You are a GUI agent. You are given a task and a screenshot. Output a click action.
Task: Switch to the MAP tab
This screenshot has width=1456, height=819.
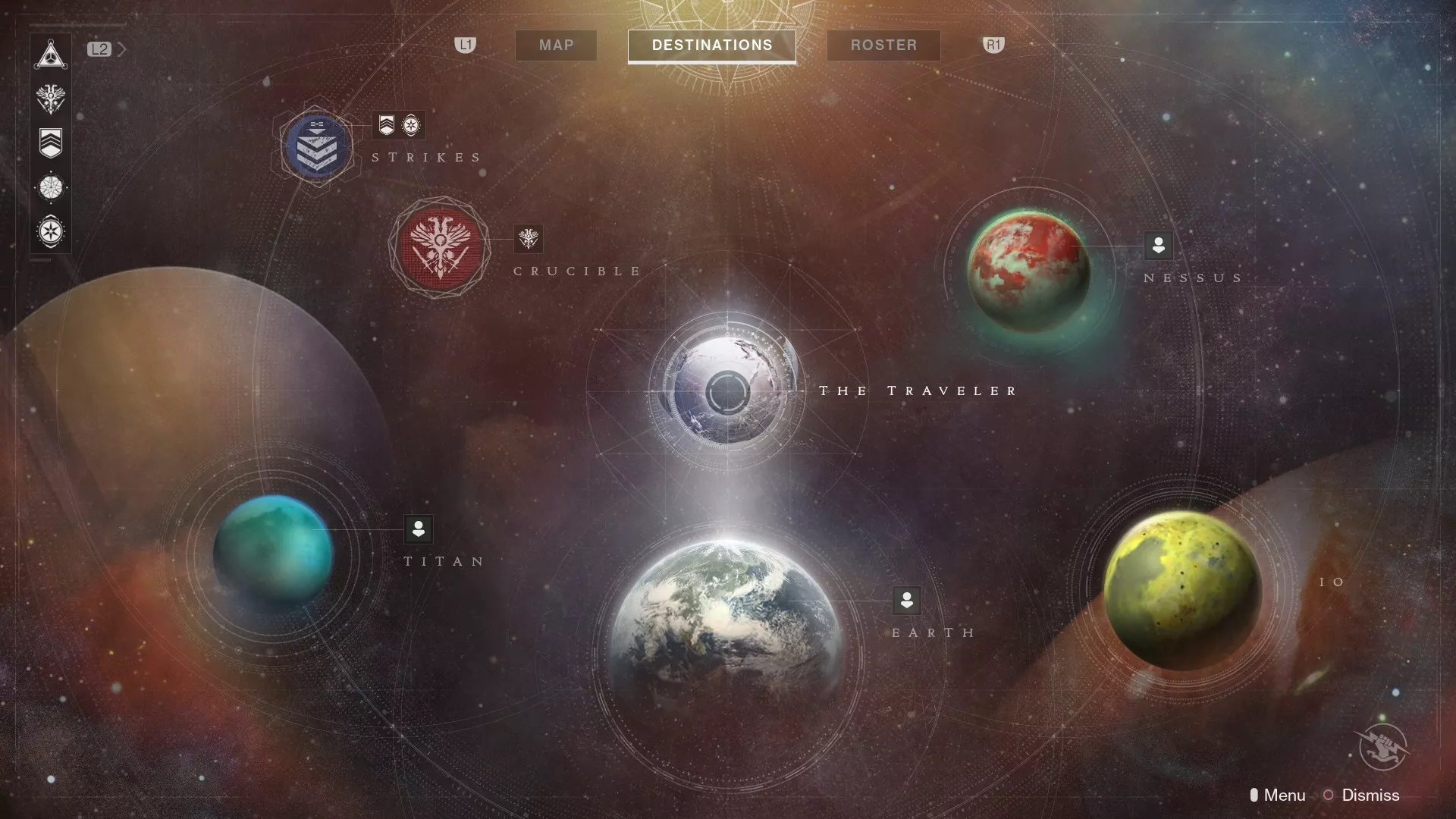coord(555,45)
